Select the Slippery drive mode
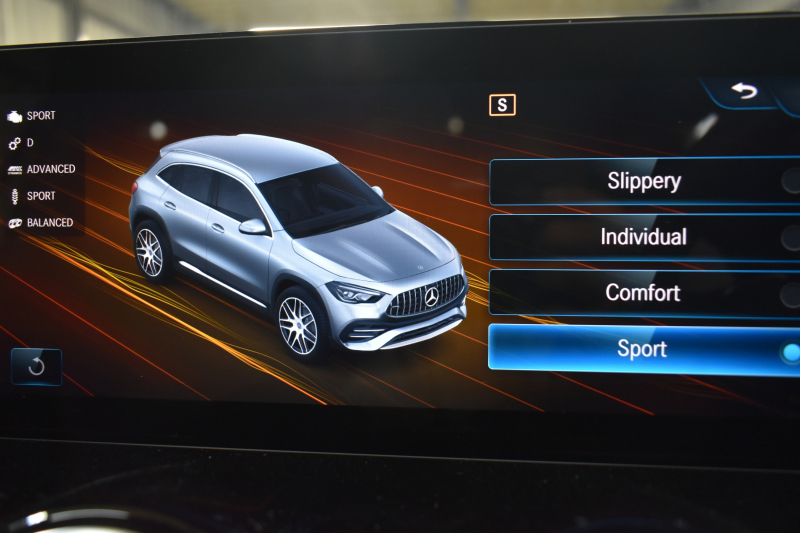The height and width of the screenshot is (533, 800). coord(644,181)
